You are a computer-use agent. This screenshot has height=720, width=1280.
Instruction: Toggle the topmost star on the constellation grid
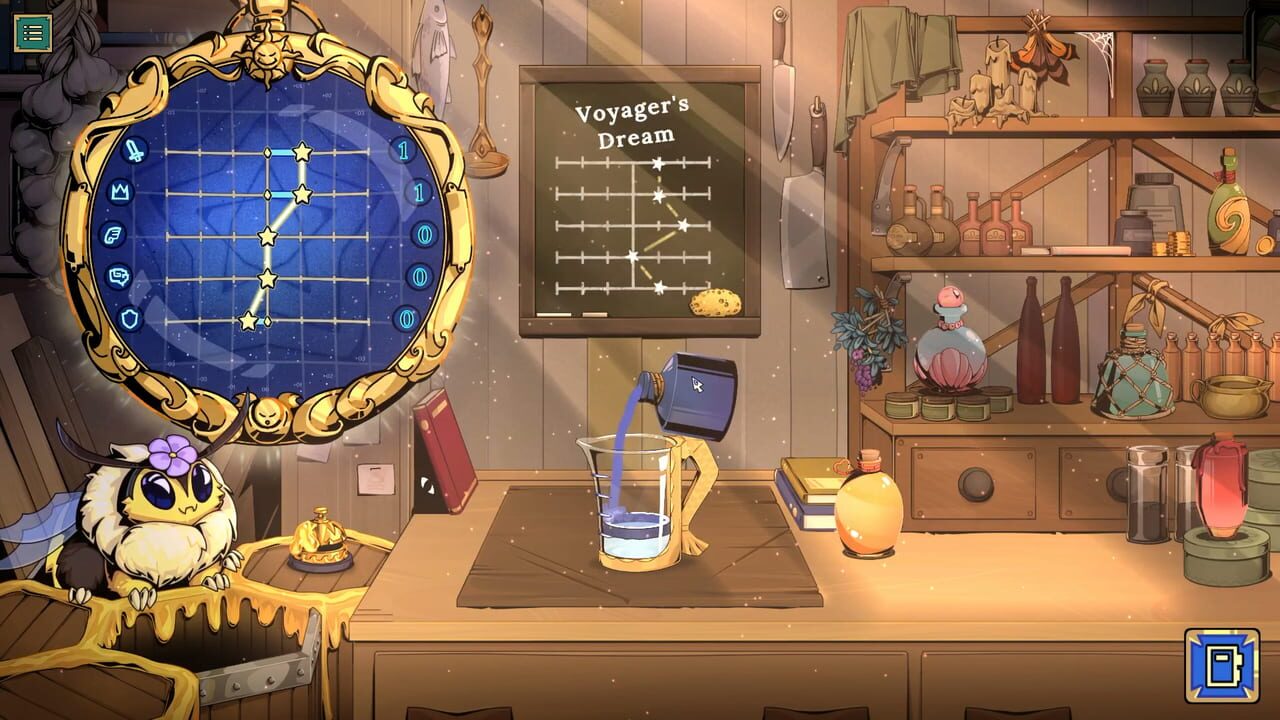point(301,152)
